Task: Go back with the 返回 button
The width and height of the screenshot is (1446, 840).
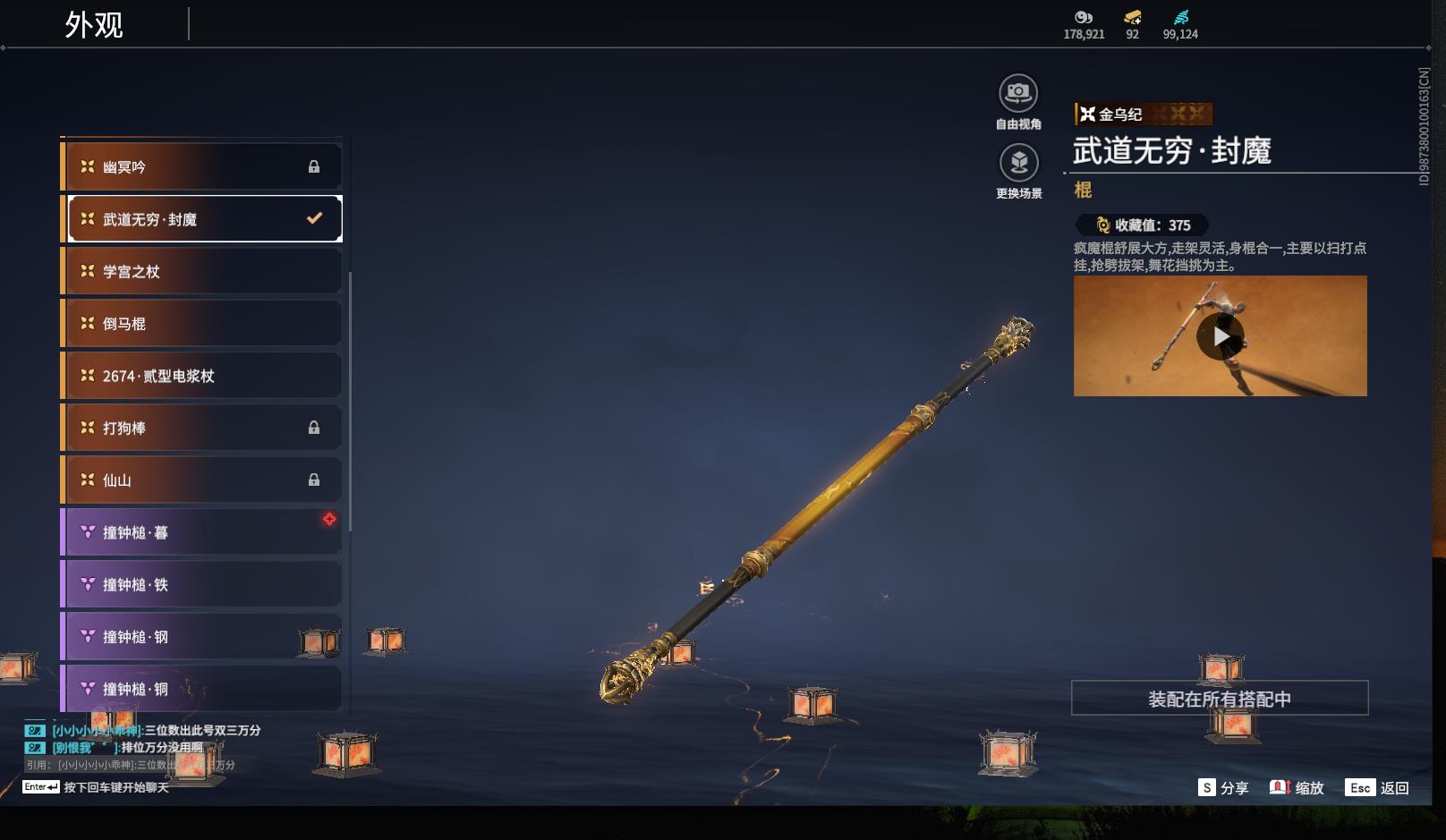Action: pyautogui.click(x=1377, y=787)
